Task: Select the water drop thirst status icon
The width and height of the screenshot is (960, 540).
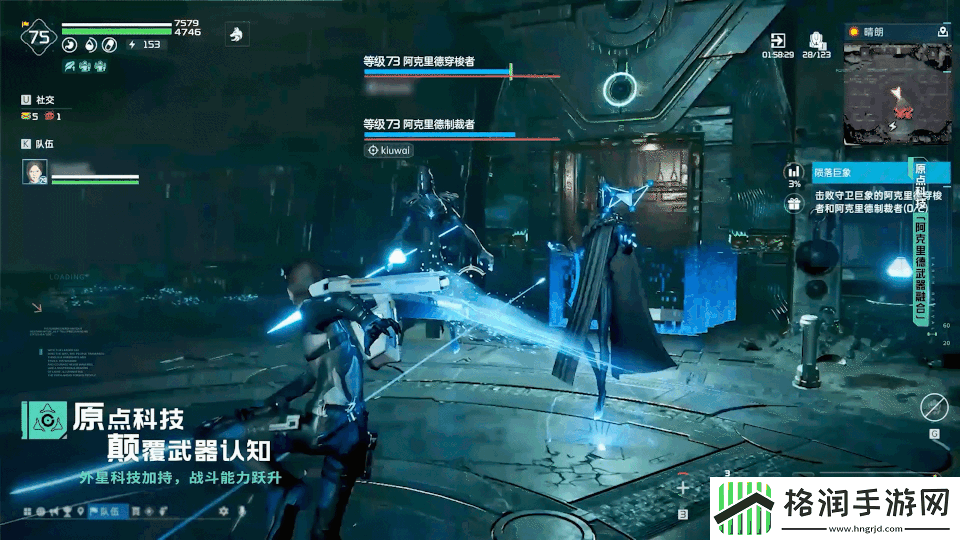Action: pyautogui.click(x=91, y=44)
